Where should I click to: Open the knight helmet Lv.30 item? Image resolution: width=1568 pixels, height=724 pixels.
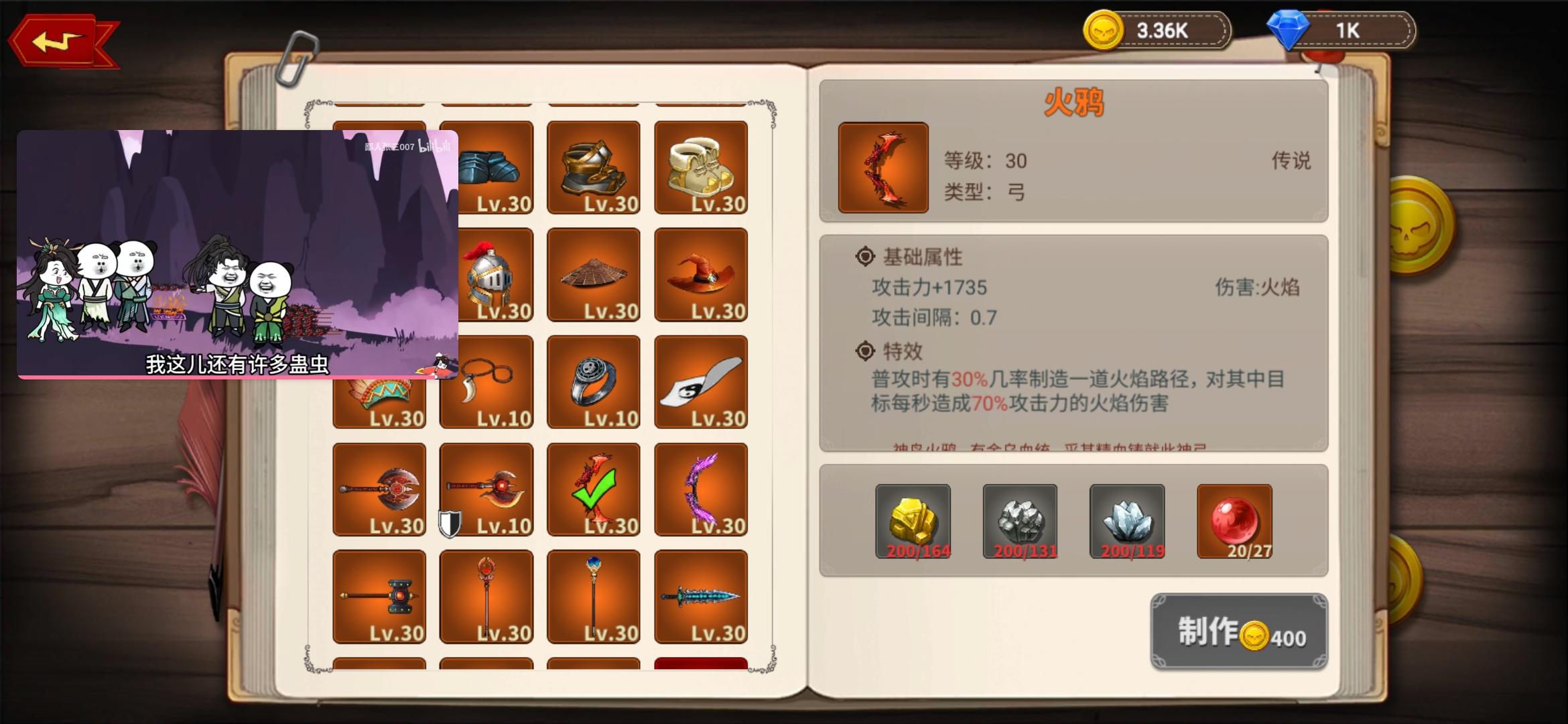pyautogui.click(x=486, y=275)
